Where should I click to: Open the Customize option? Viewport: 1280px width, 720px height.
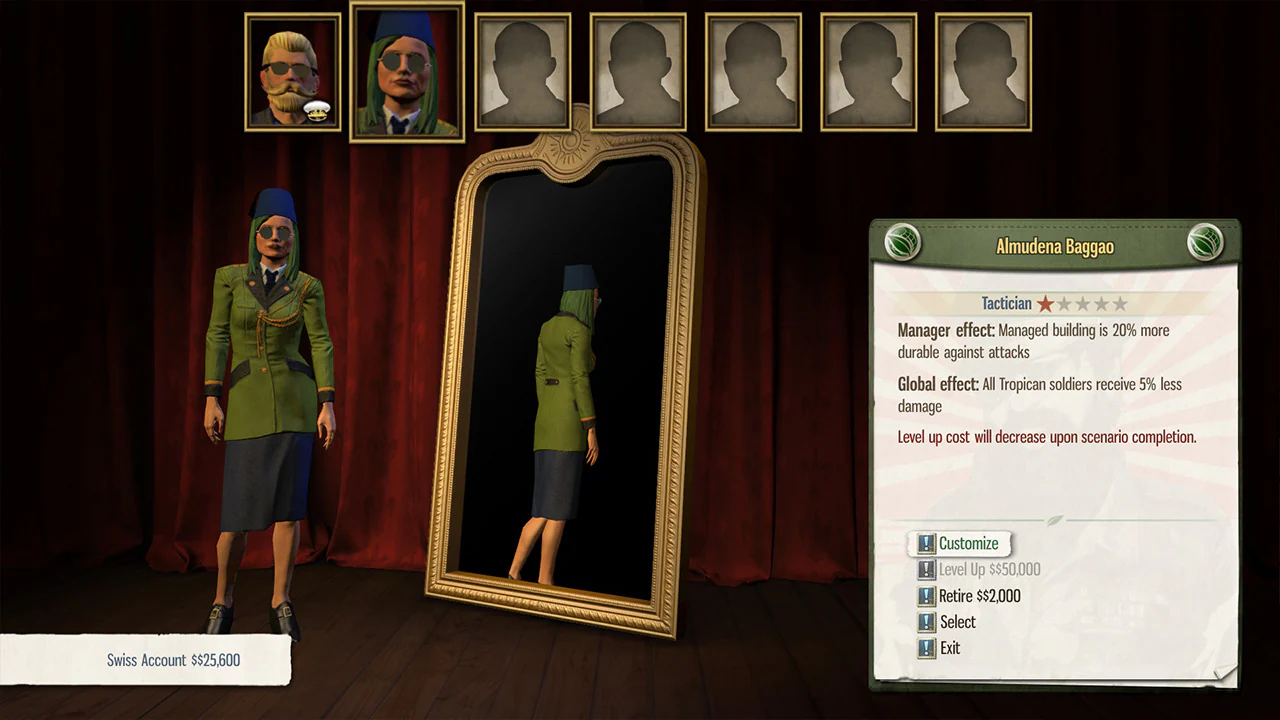coord(970,543)
